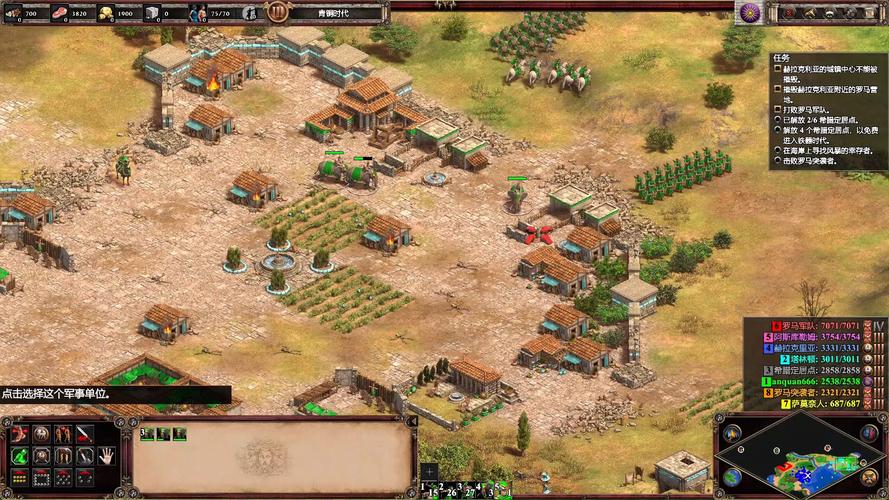Activate the green patrol command icon
Viewport: 889px width, 500px height.
pos(18,456)
